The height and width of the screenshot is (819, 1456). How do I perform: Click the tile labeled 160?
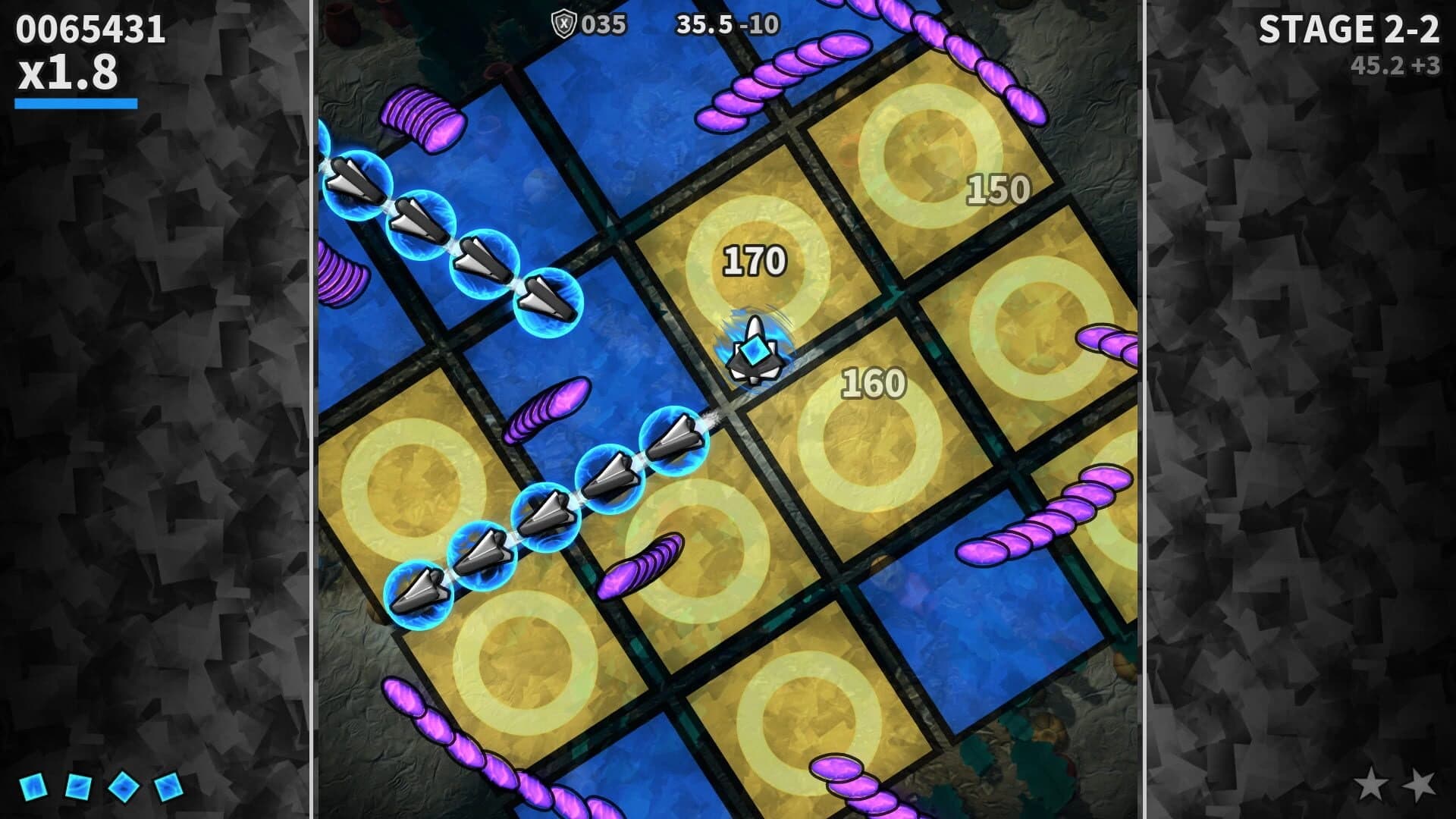(872, 383)
